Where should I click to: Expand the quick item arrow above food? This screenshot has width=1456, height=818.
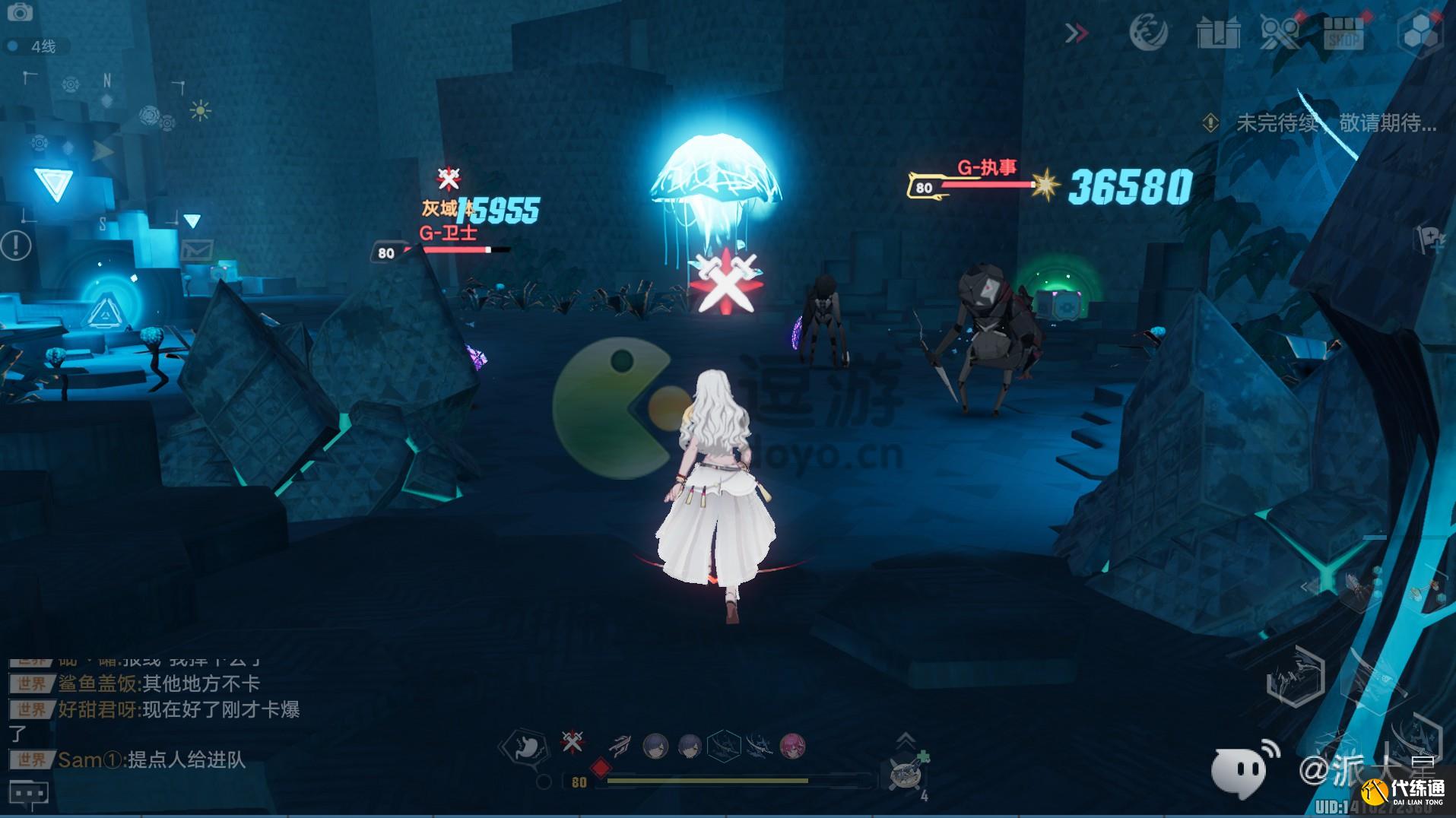pos(905,738)
